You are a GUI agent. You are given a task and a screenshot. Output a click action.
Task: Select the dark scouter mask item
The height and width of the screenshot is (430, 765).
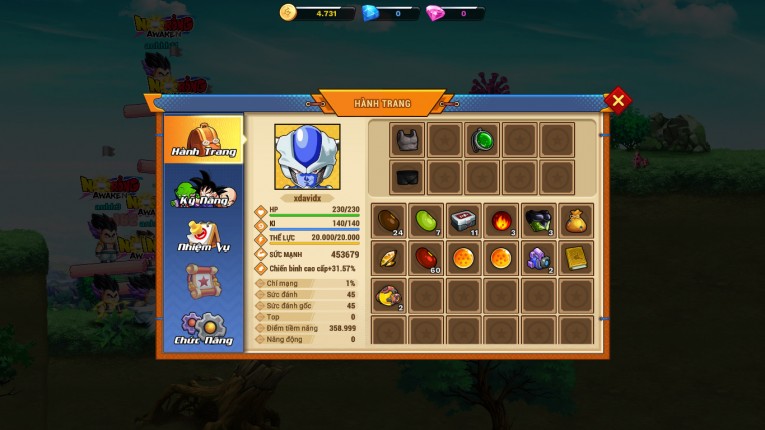[538, 221]
